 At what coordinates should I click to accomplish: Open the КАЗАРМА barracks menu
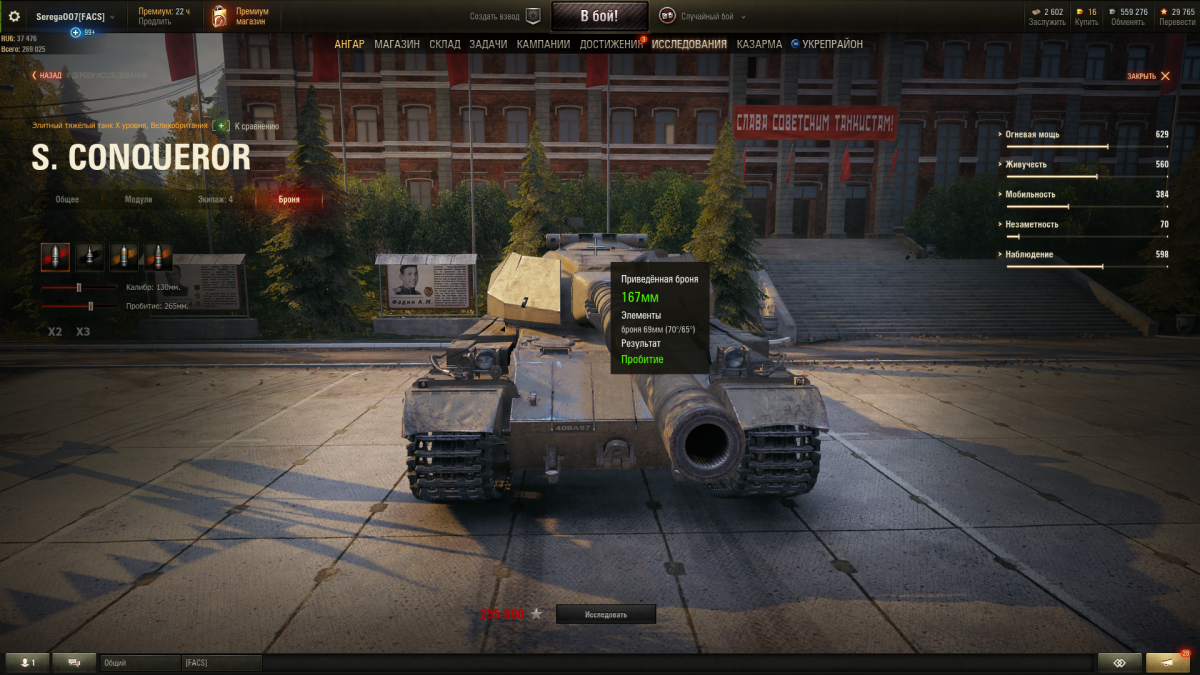pos(759,44)
